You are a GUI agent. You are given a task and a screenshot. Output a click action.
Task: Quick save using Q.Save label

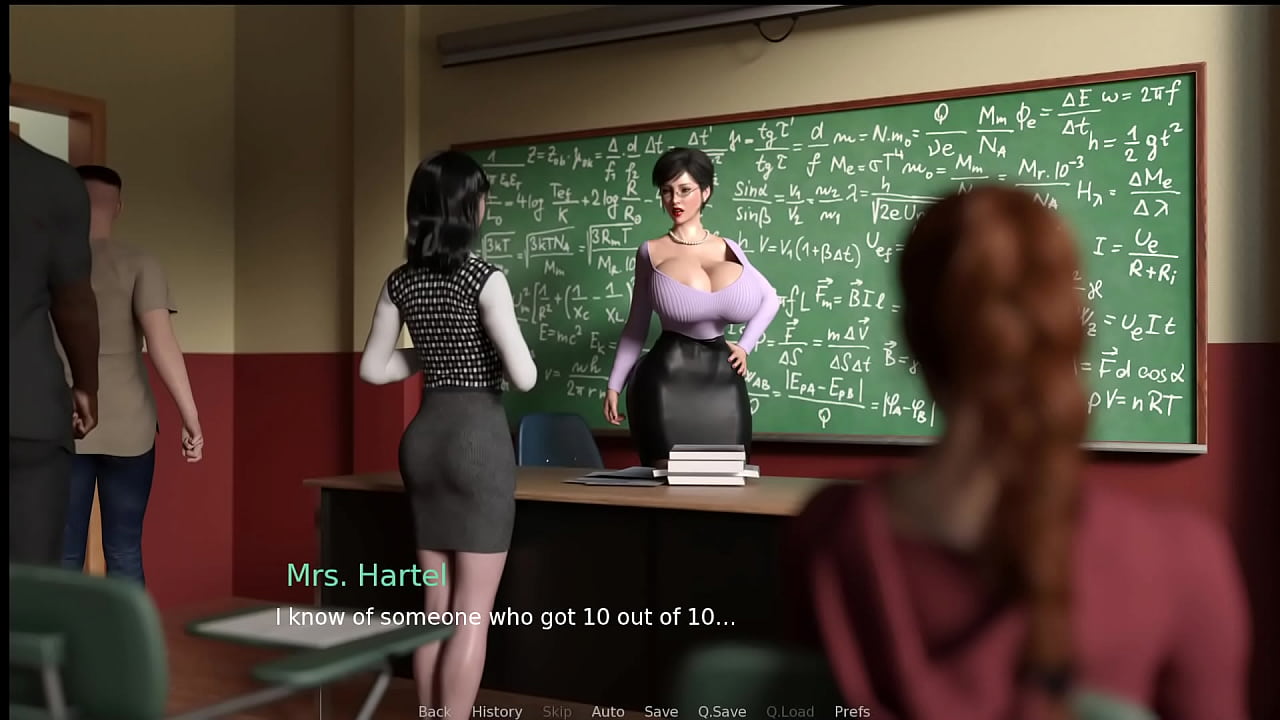(722, 711)
